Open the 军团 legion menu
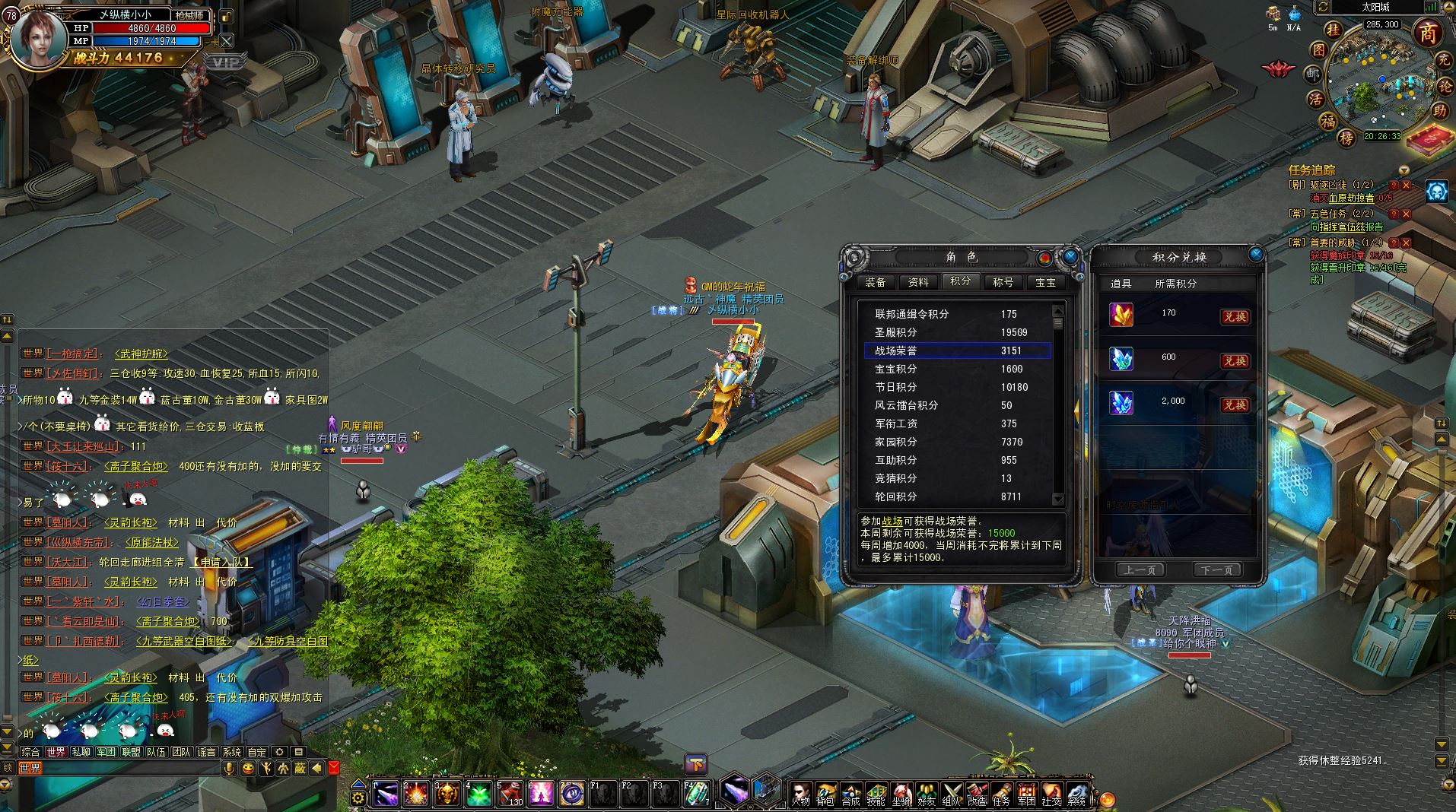Viewport: 1456px width, 812px height. [x=1026, y=795]
